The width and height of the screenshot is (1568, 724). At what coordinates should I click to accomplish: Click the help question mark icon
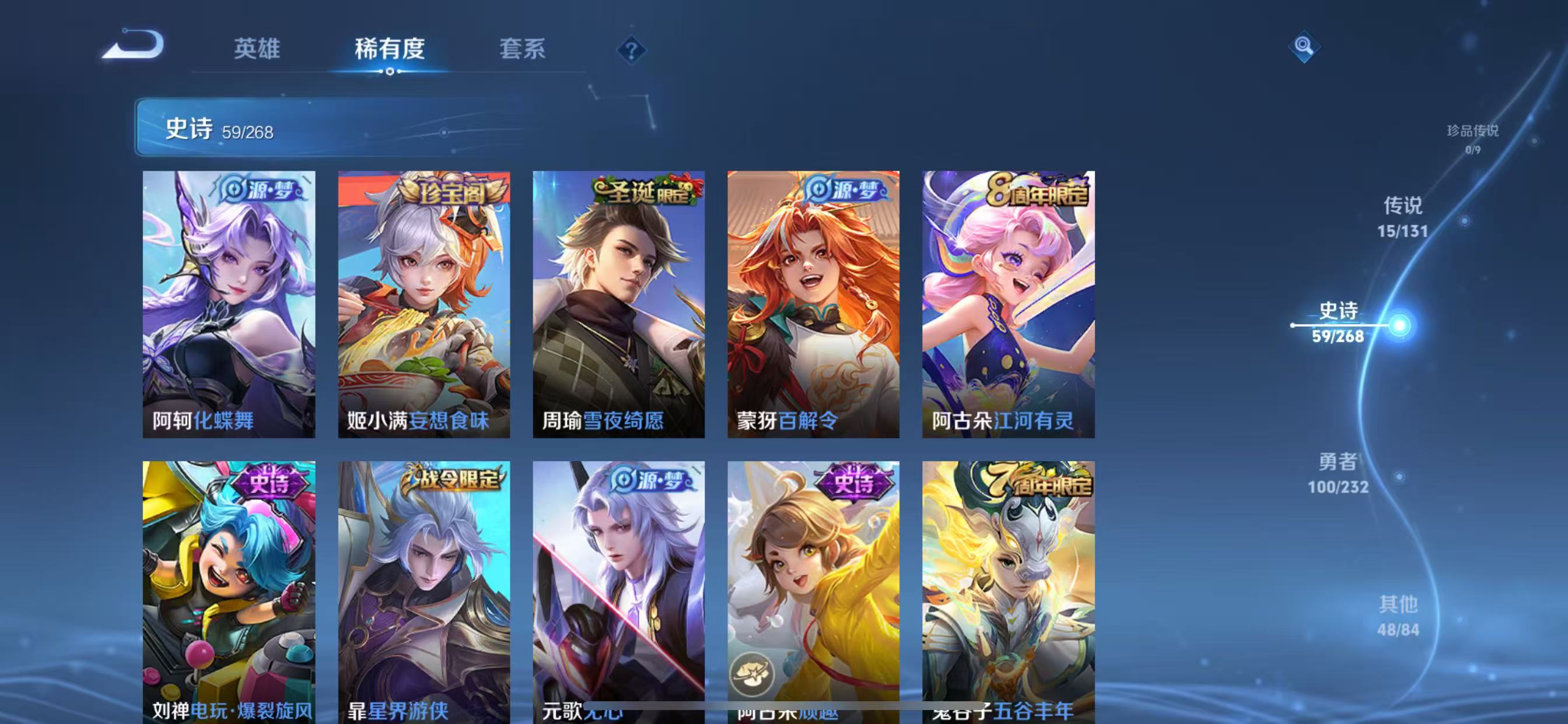(x=631, y=50)
